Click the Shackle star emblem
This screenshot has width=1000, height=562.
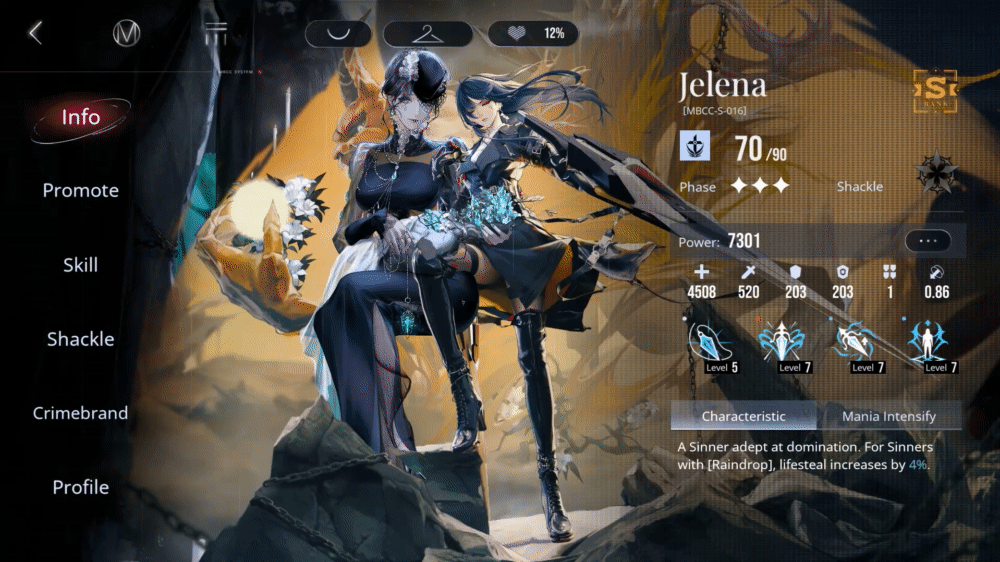[x=937, y=173]
